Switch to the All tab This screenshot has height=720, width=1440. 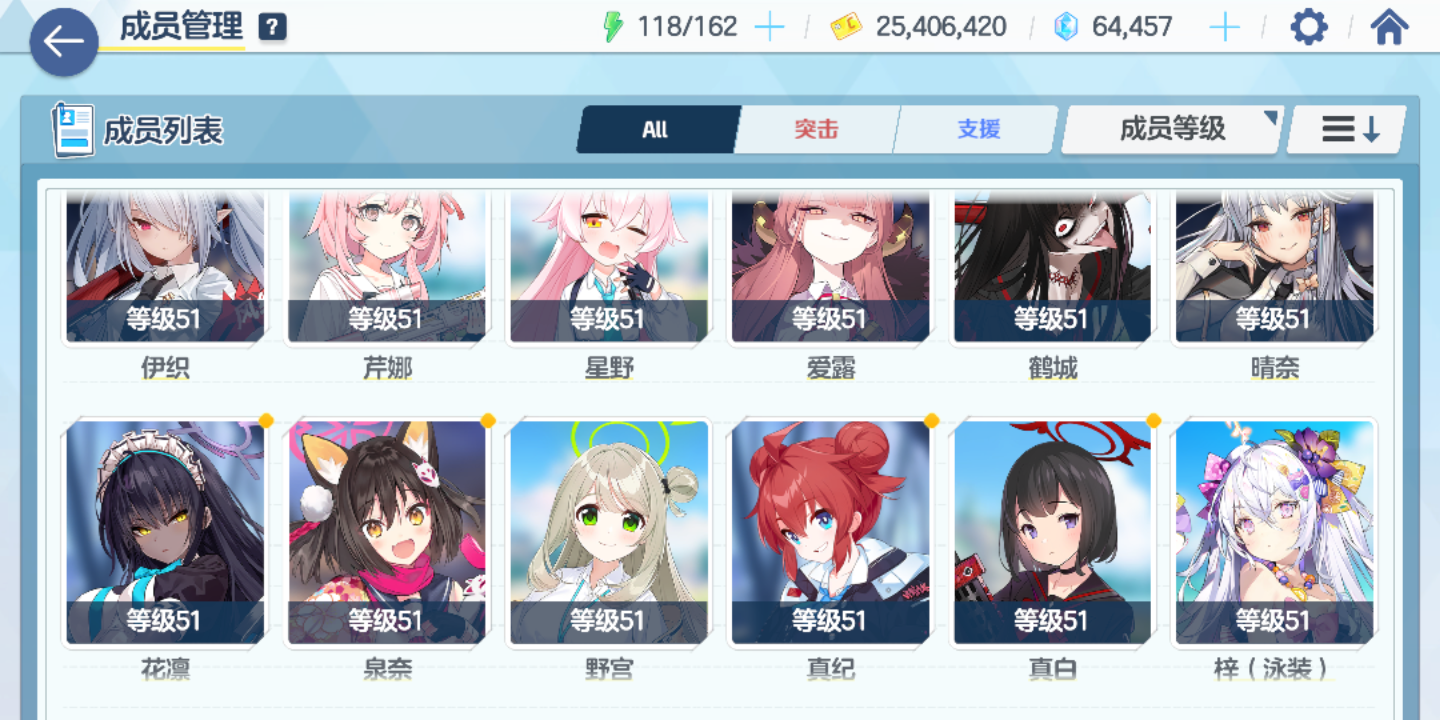pyautogui.click(x=657, y=129)
